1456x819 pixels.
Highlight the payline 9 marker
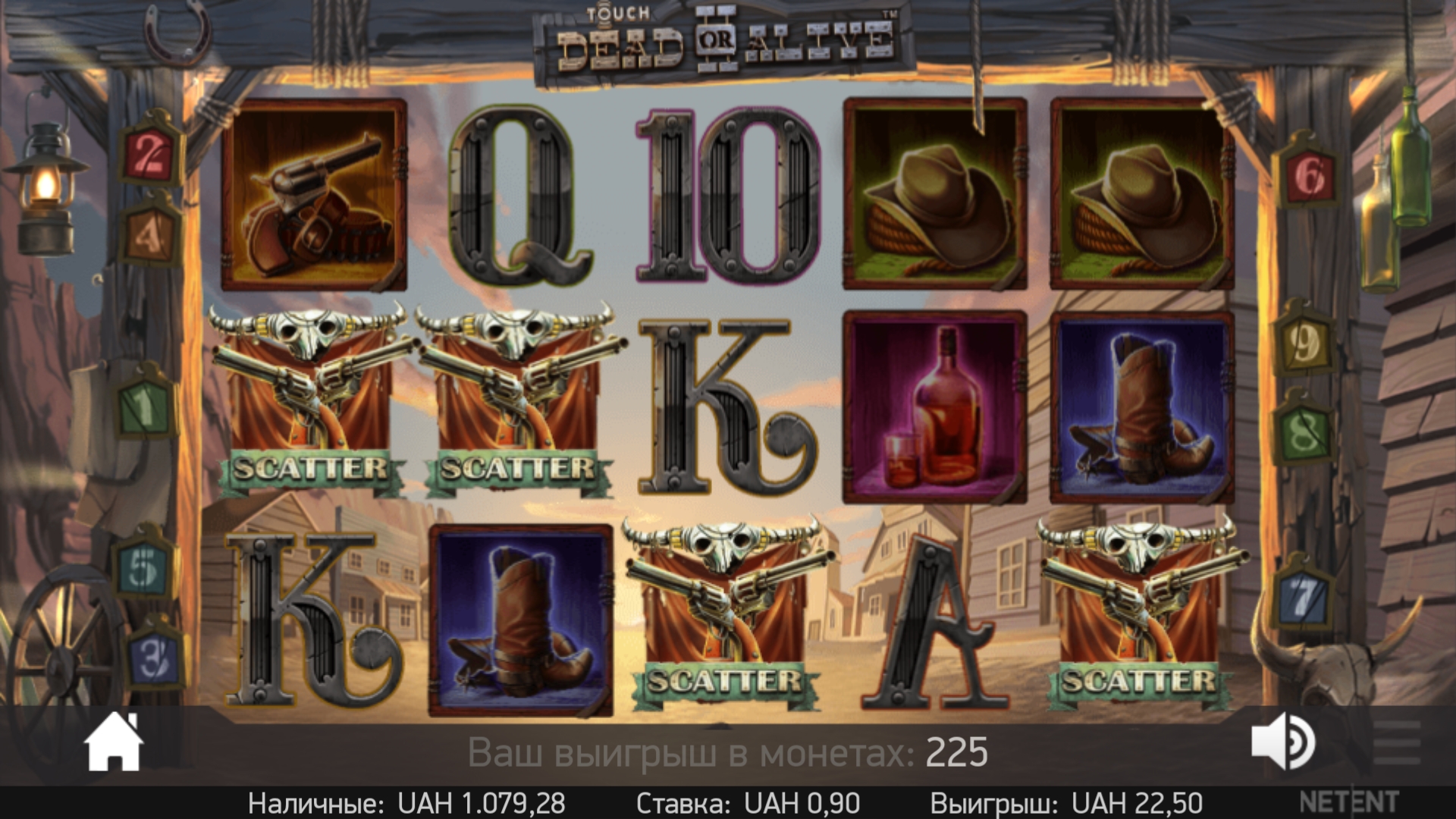pyautogui.click(x=1304, y=345)
